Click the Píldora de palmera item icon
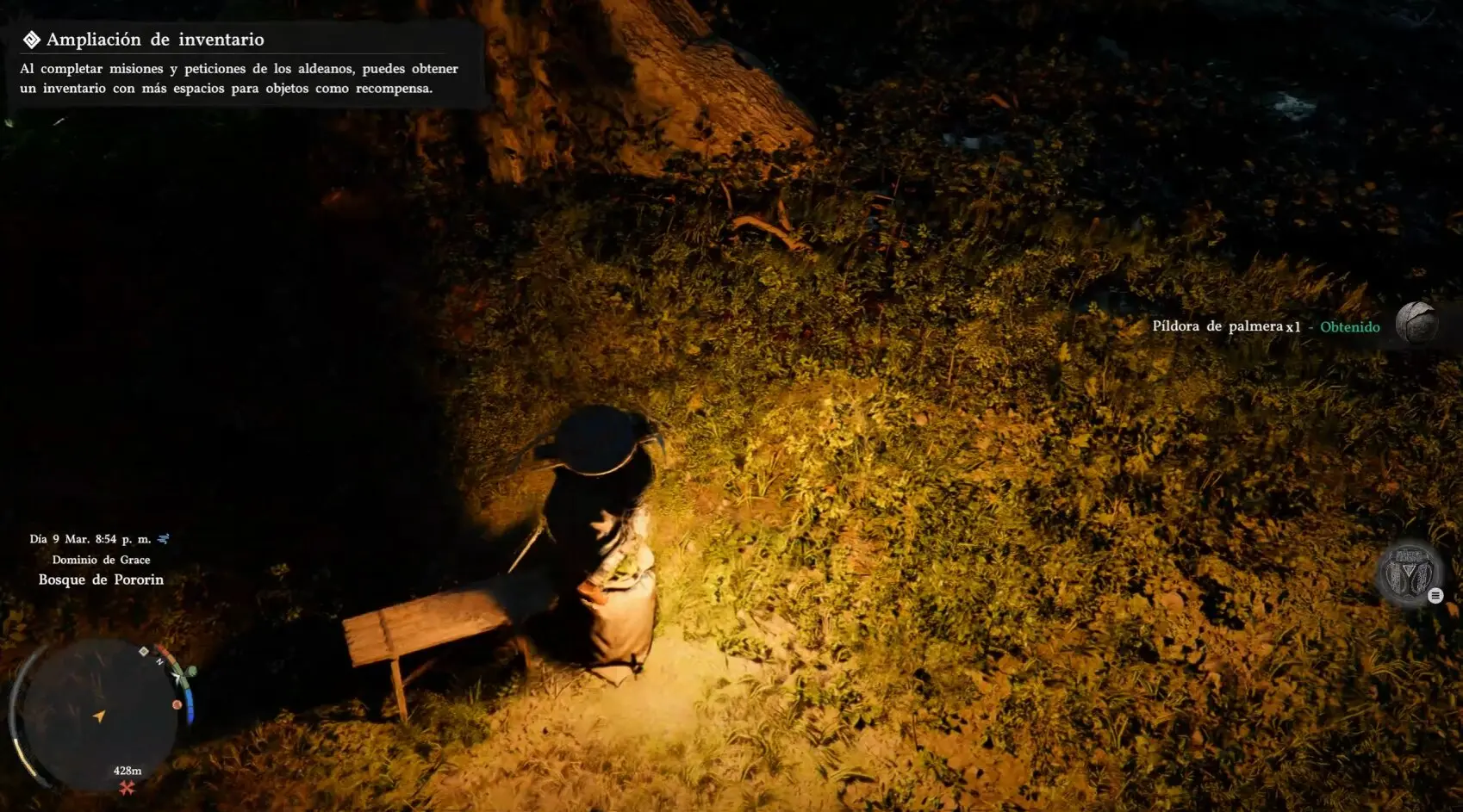The image size is (1463, 812). [1416, 324]
